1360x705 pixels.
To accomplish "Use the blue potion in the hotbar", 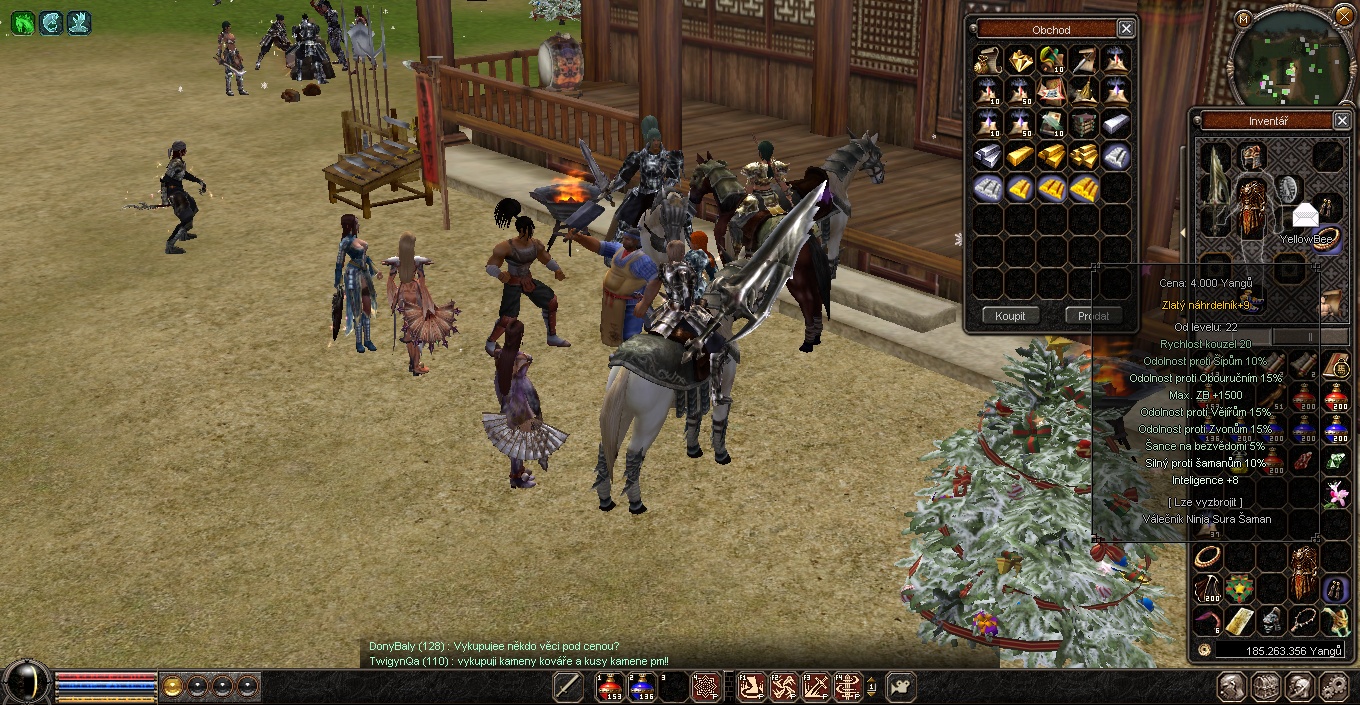I will pos(643,686).
